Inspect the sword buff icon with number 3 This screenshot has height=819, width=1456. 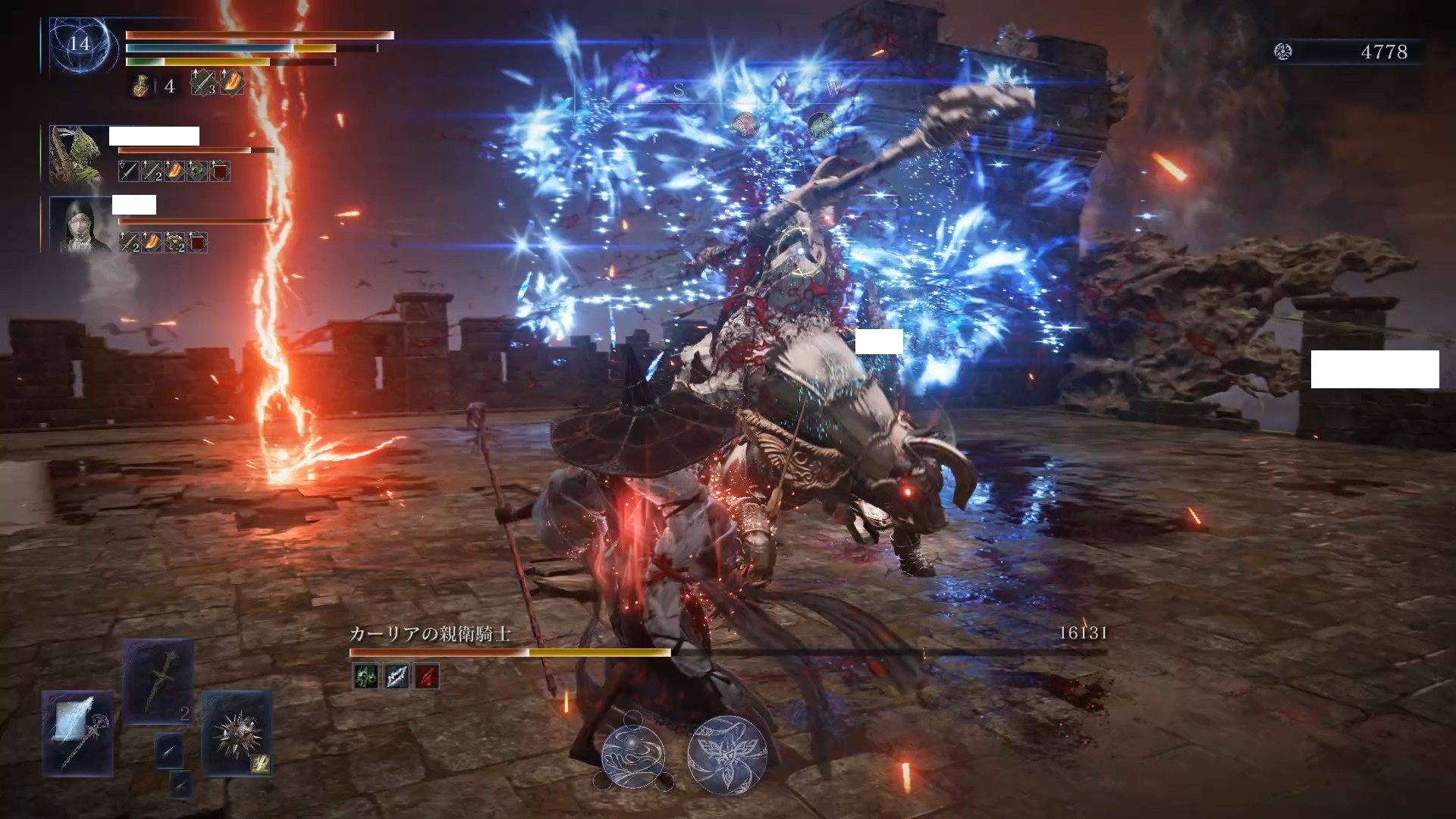pos(202,83)
